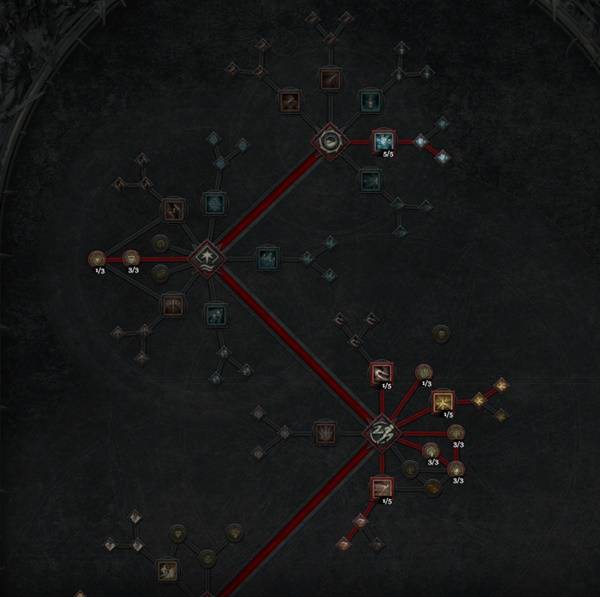Pick the 3/3 passive nearest the arrow hub
The width and height of the screenshot is (600, 597).
click(x=131, y=259)
